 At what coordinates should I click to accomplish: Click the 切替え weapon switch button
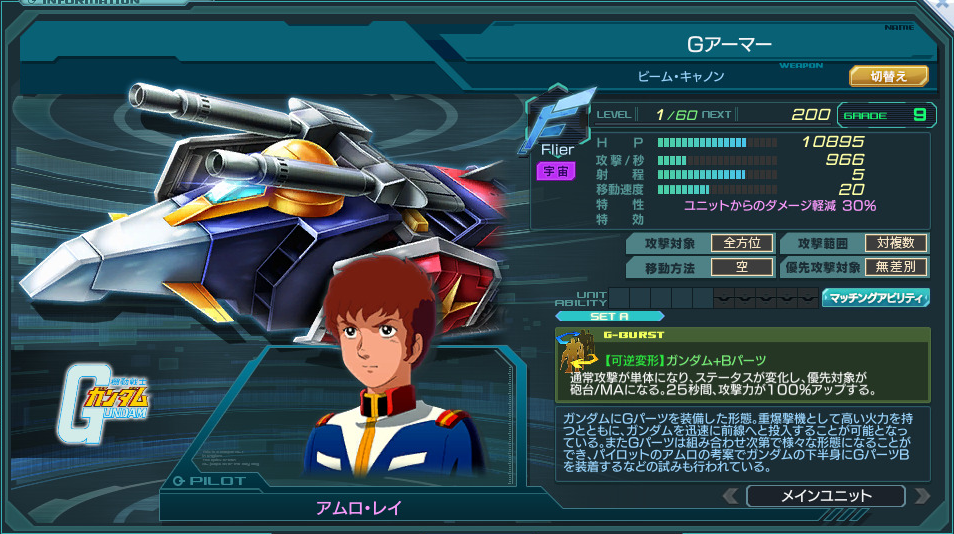point(889,76)
